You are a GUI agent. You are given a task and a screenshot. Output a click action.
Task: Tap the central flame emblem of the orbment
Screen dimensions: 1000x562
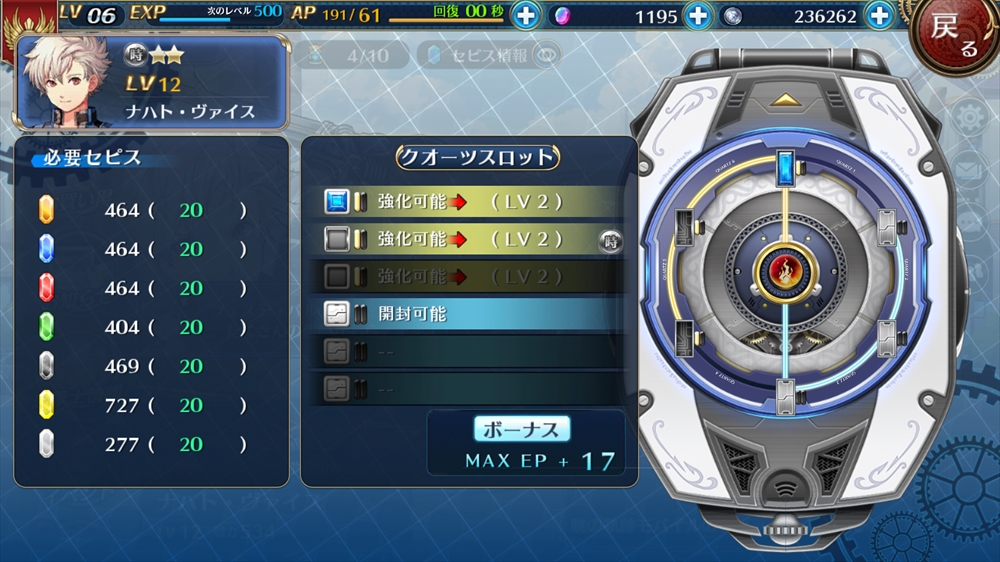785,269
